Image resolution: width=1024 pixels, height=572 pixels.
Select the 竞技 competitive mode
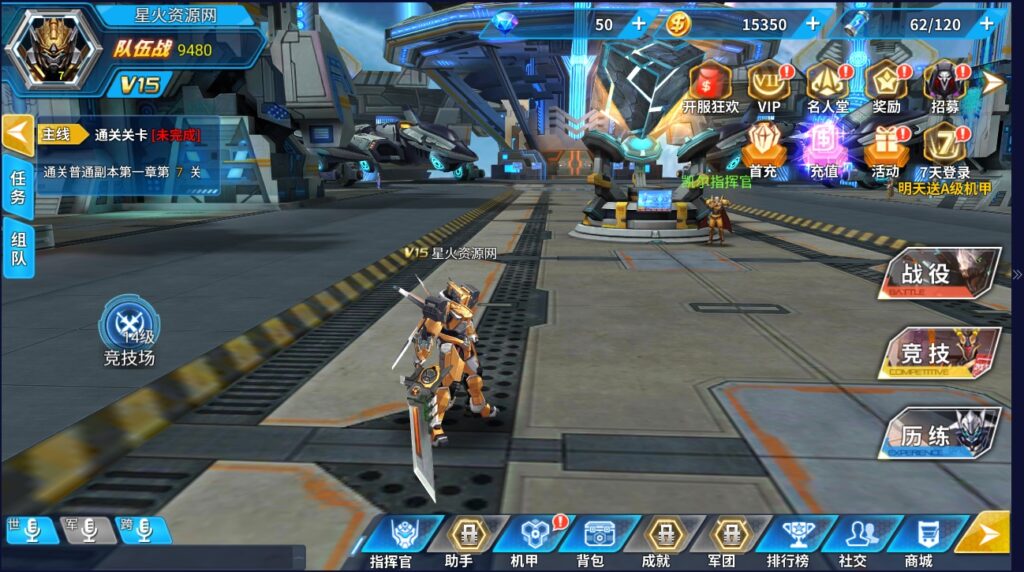pyautogui.click(x=941, y=353)
